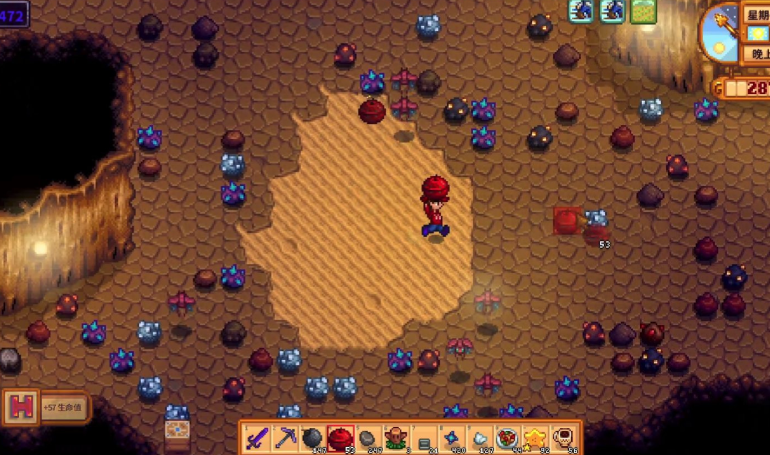Choose the blue star-shaped item slot

pyautogui.click(x=453, y=439)
